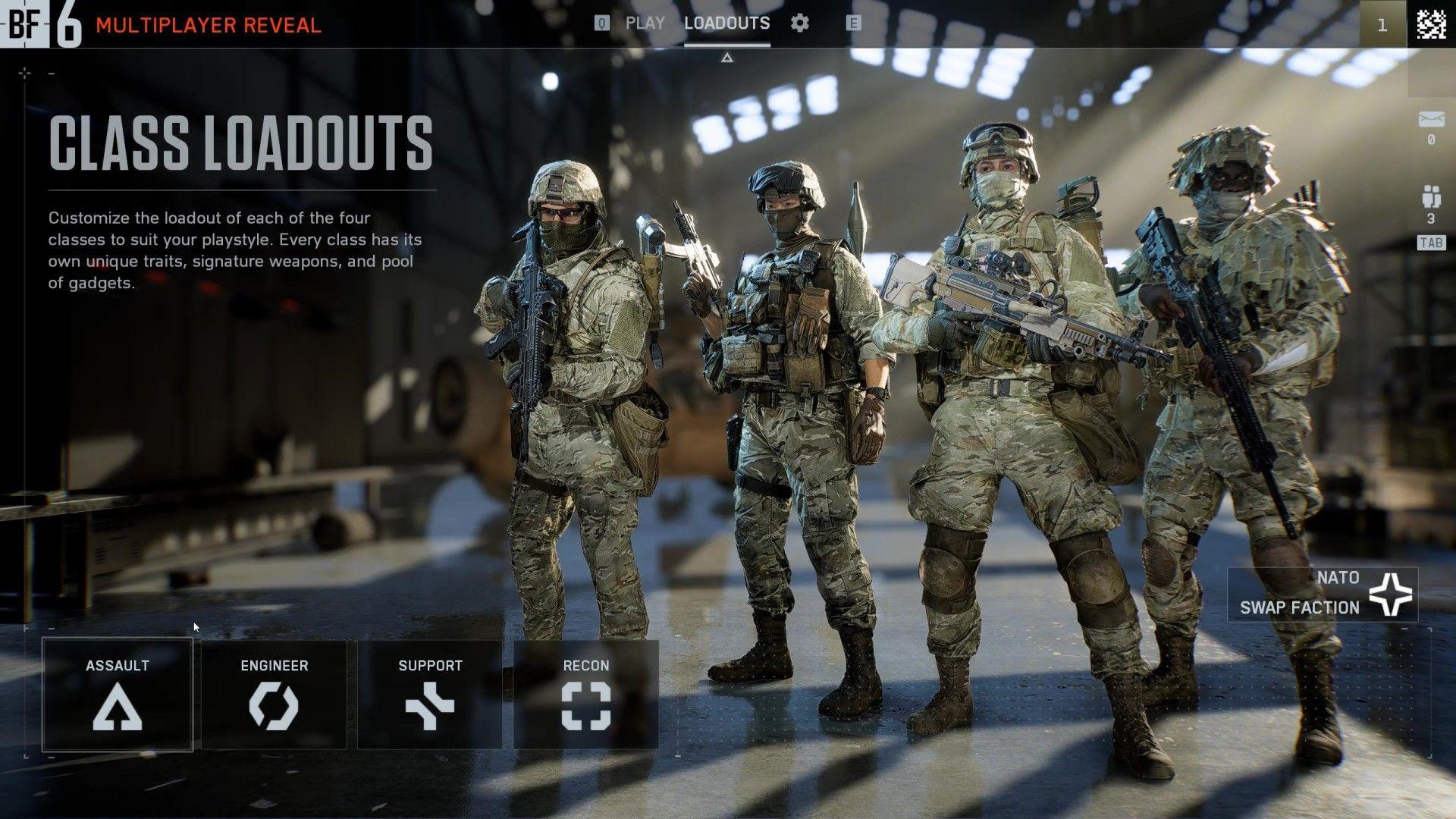Expand the triangle below the navigation bar
Screen dimensions: 1456x819
pyautogui.click(x=728, y=55)
